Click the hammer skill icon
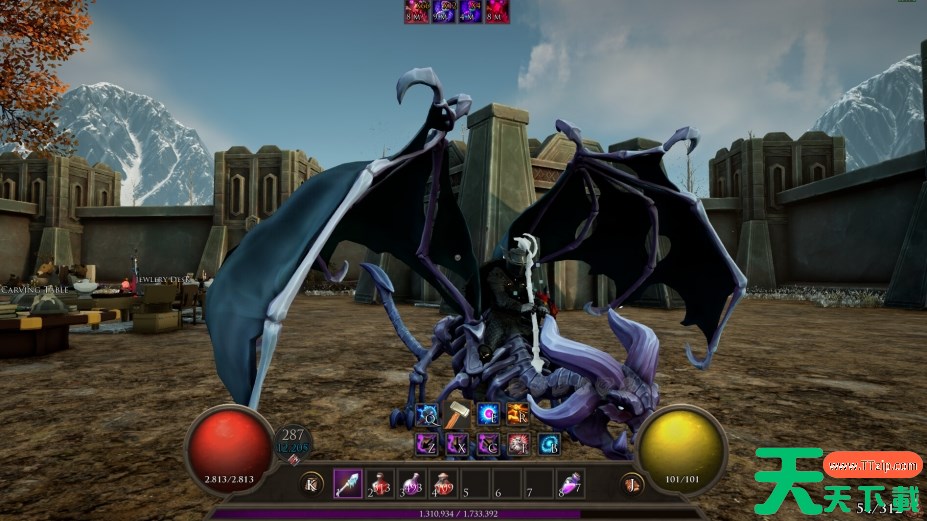927x521 pixels. (x=457, y=414)
